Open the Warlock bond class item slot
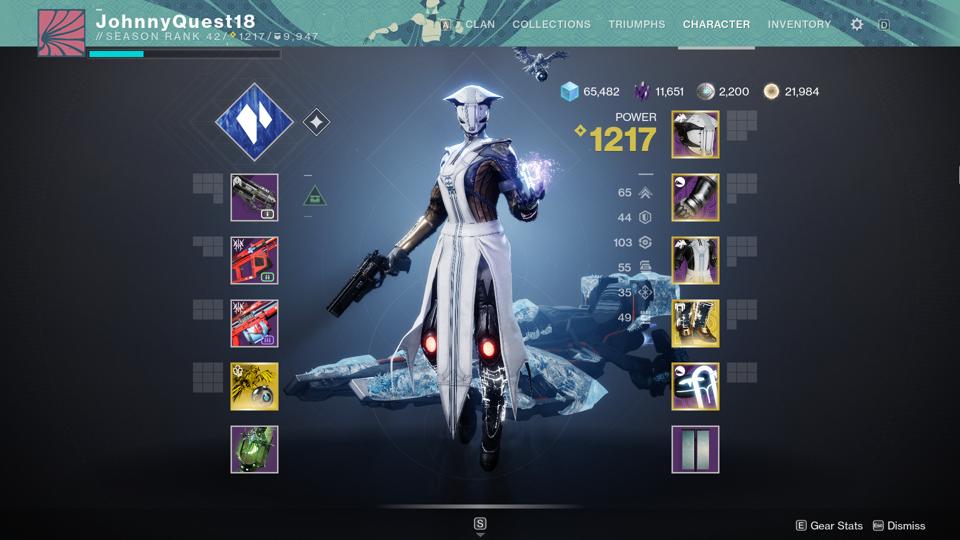Viewport: 960px width, 540px height. click(695, 386)
